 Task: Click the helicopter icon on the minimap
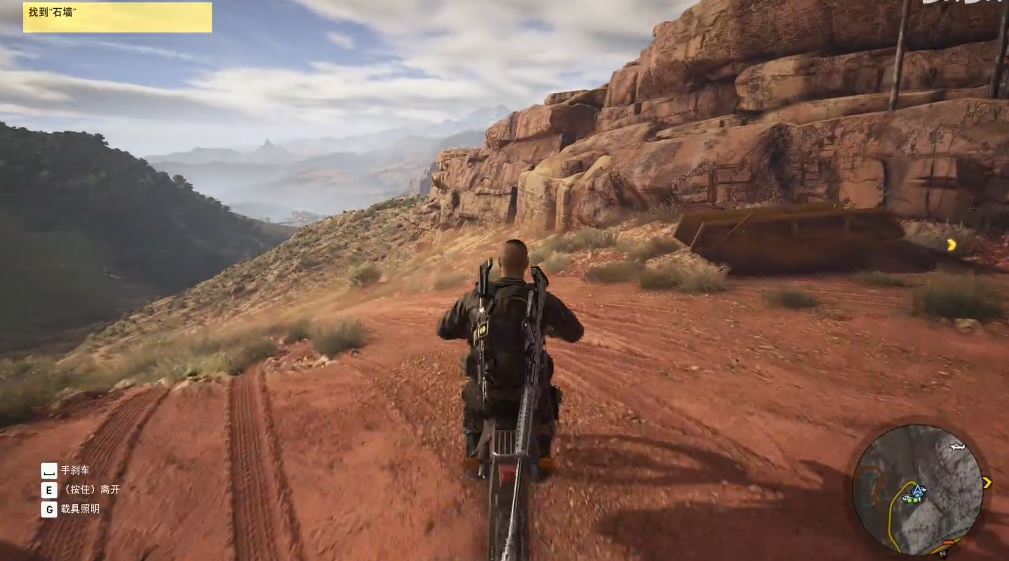tap(958, 446)
